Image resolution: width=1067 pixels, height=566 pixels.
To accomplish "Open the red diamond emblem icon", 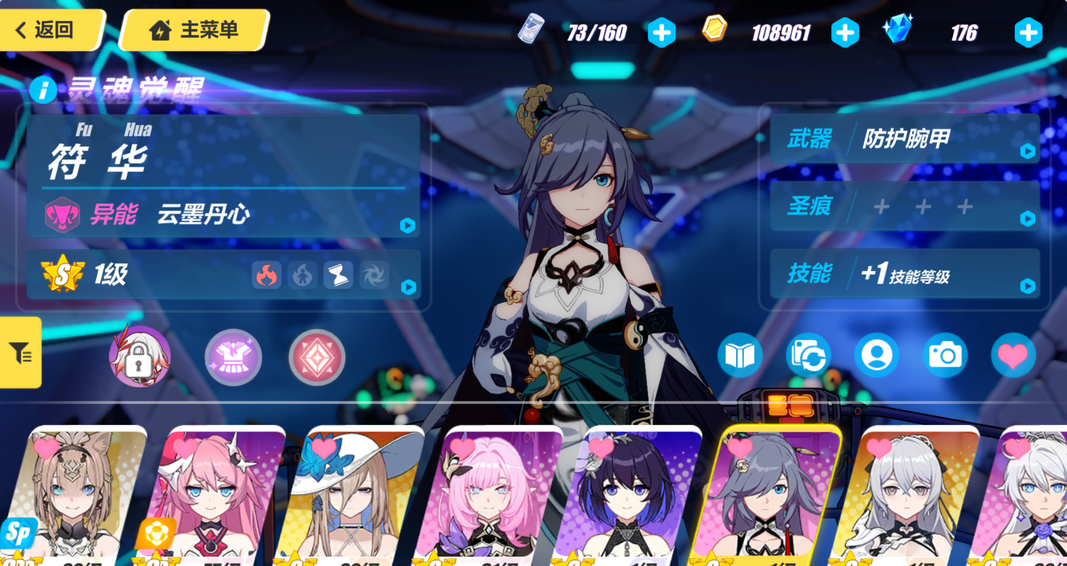I will pos(317,357).
